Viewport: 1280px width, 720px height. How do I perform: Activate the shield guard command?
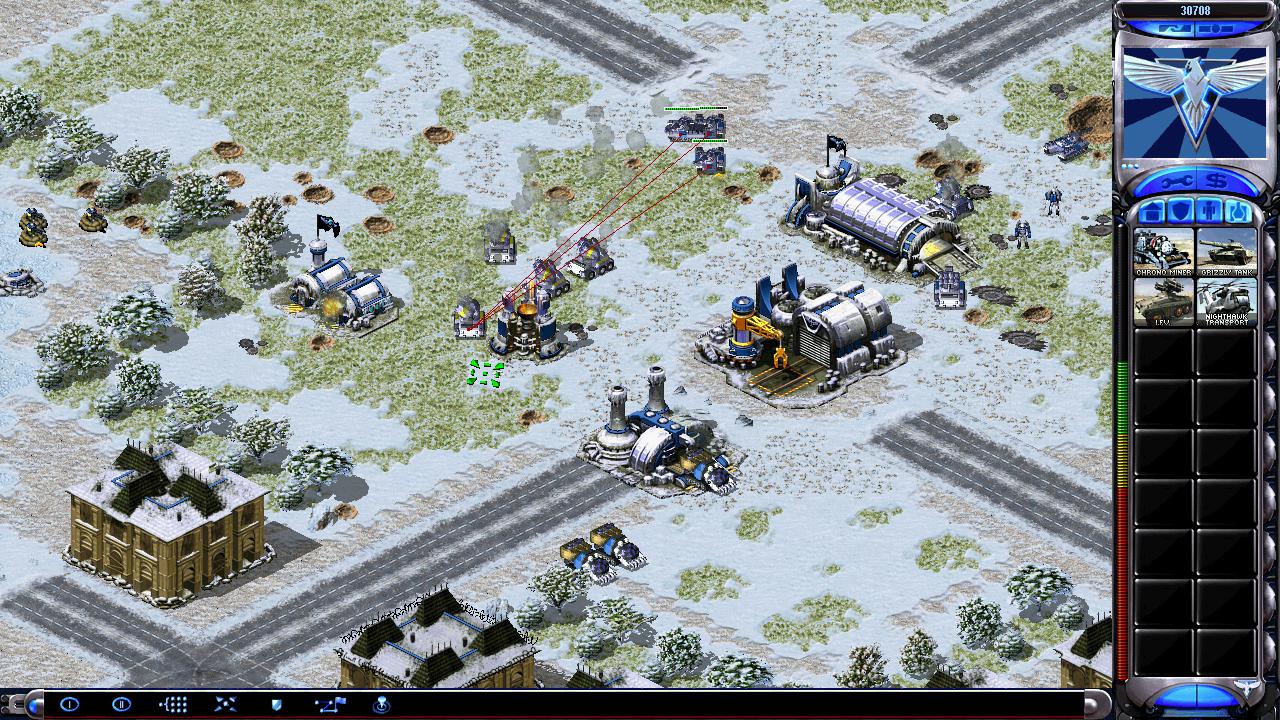click(277, 705)
